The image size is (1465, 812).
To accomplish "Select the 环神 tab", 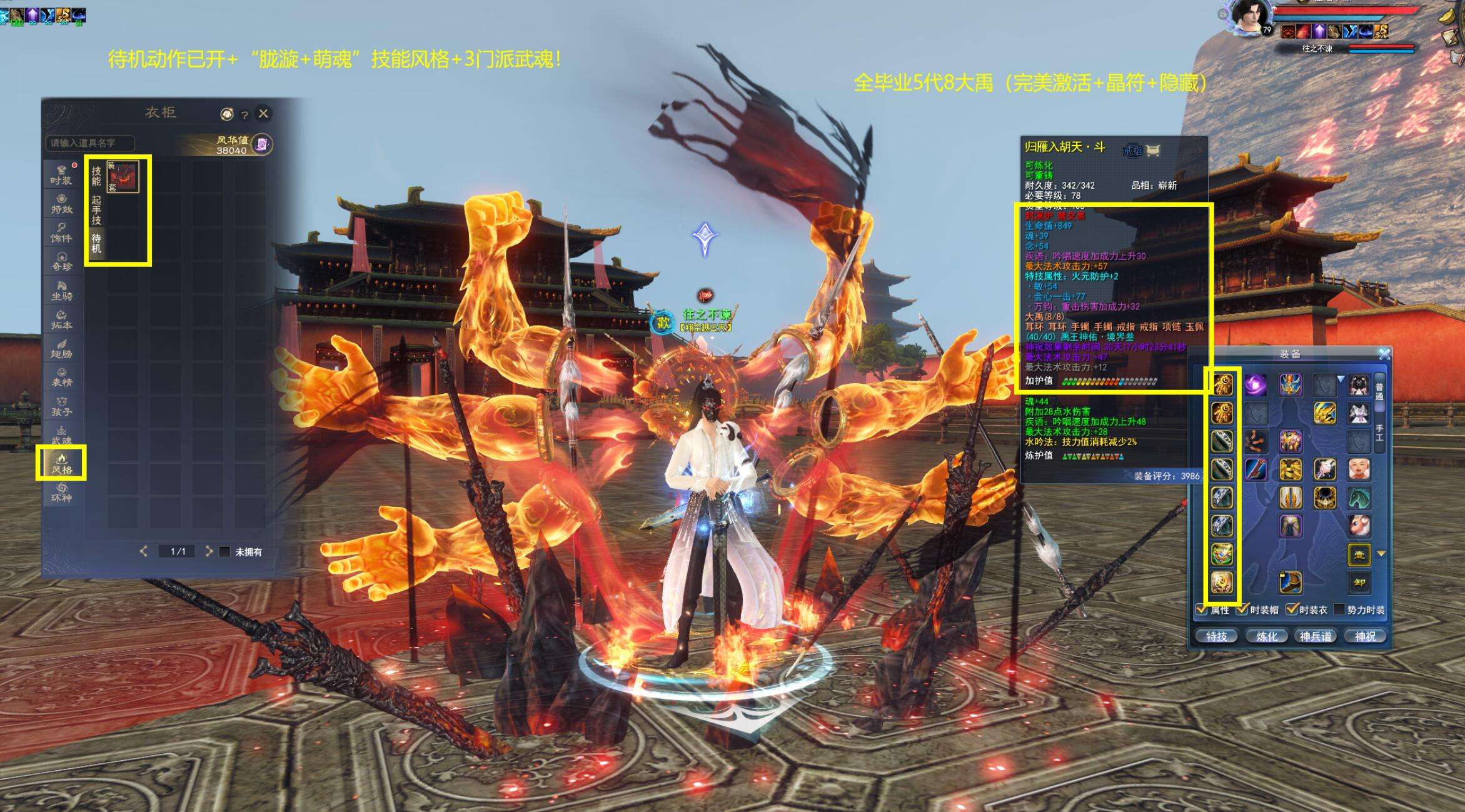I will click(61, 493).
